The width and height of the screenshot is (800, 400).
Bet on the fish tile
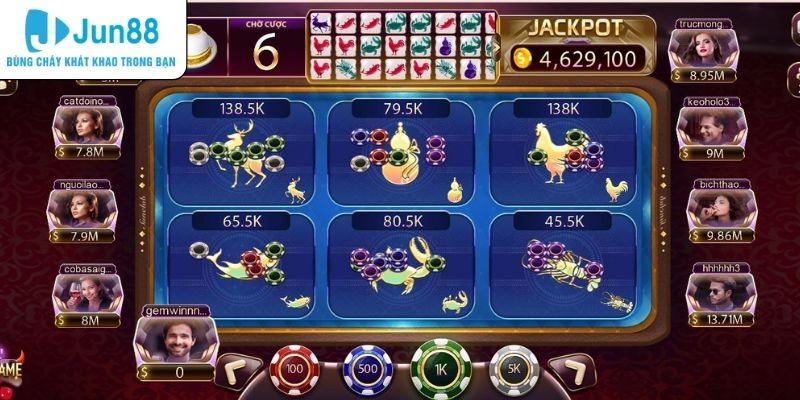[x=238, y=264]
